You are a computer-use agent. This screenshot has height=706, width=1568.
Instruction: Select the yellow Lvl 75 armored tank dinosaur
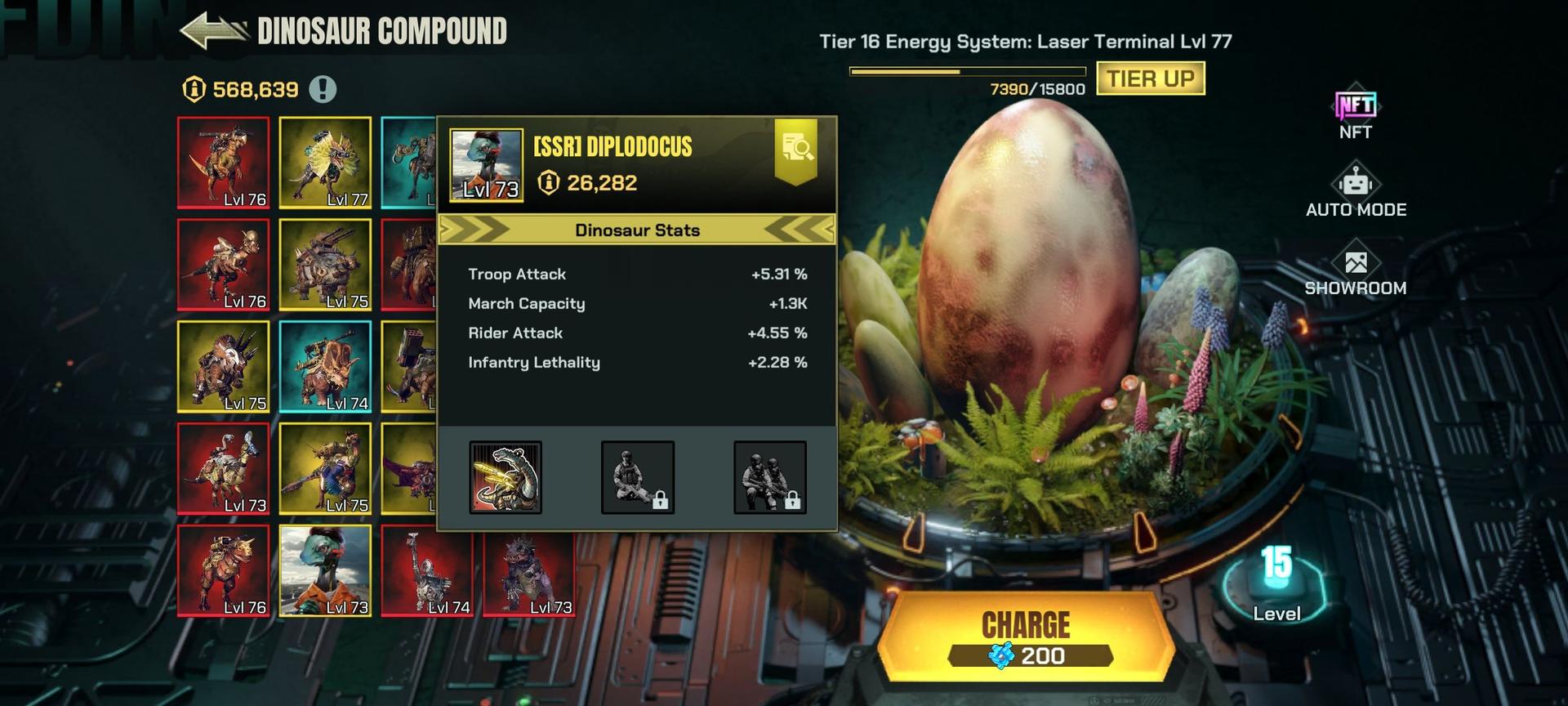click(325, 264)
